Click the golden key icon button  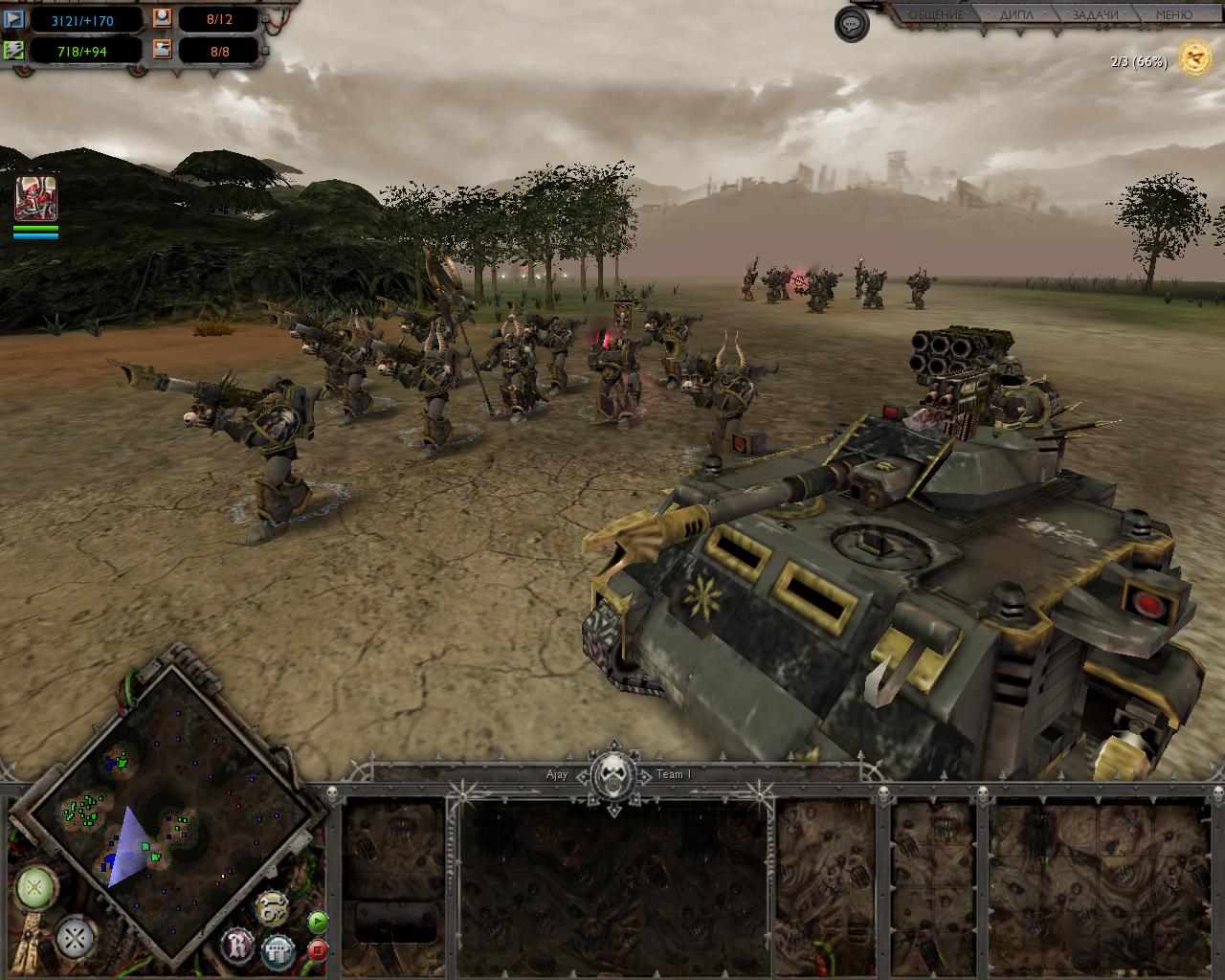point(272,908)
